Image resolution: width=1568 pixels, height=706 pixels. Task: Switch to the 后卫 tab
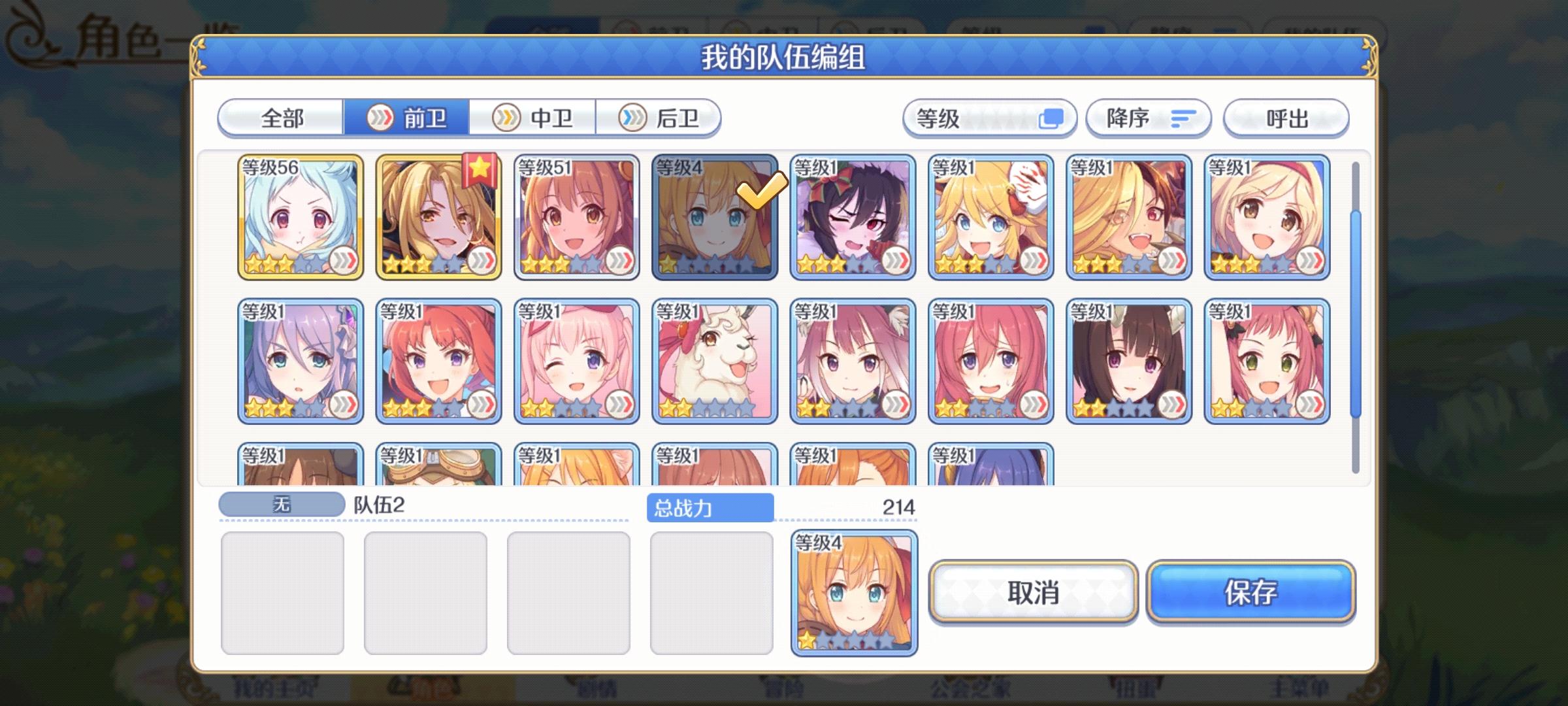point(661,119)
